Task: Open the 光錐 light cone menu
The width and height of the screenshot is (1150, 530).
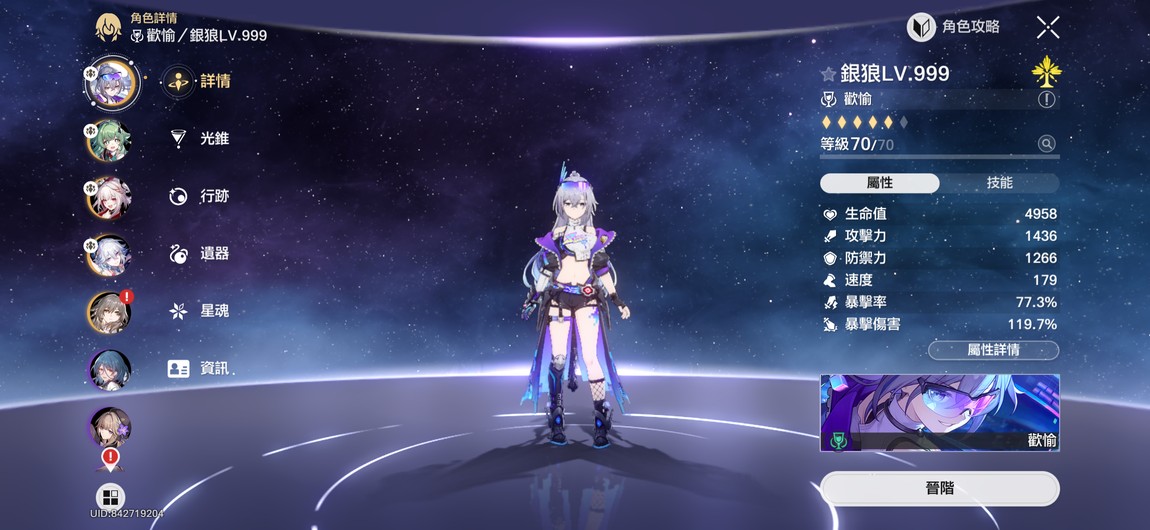Action: [x=200, y=139]
